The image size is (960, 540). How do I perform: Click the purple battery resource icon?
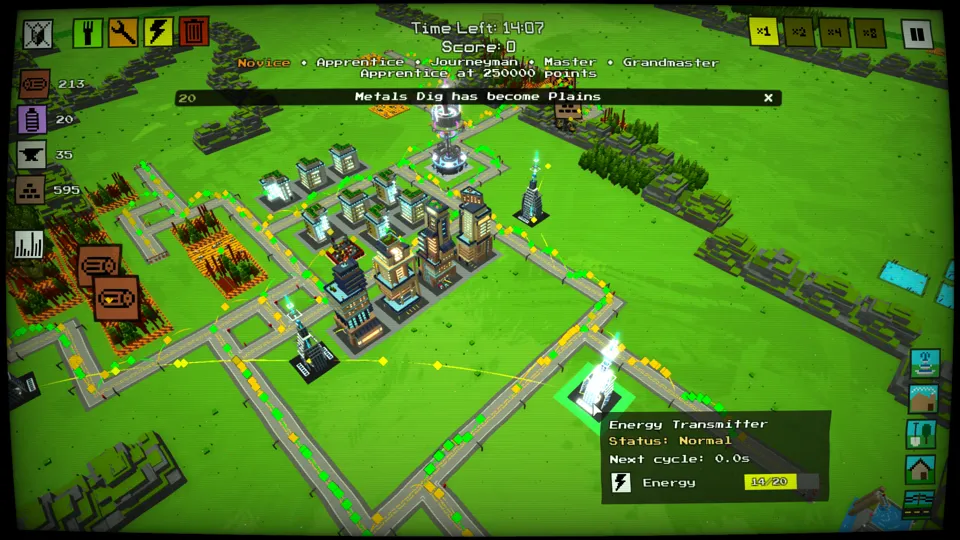(x=33, y=120)
